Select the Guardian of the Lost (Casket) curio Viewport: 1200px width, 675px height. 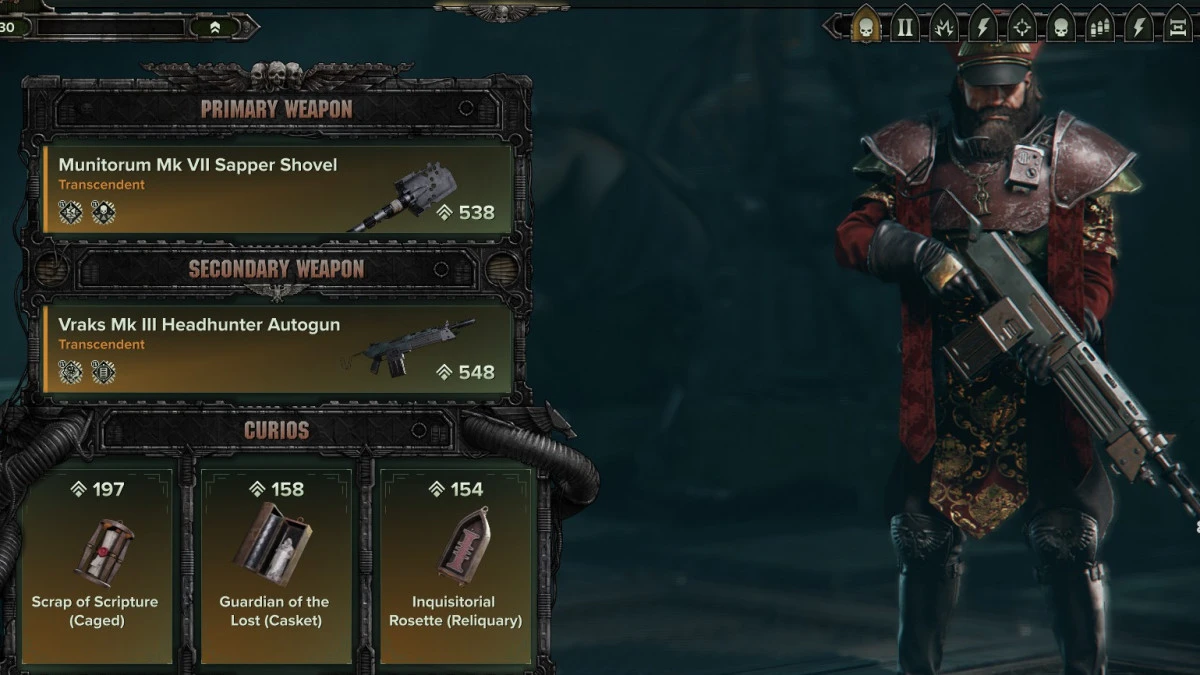(x=275, y=562)
